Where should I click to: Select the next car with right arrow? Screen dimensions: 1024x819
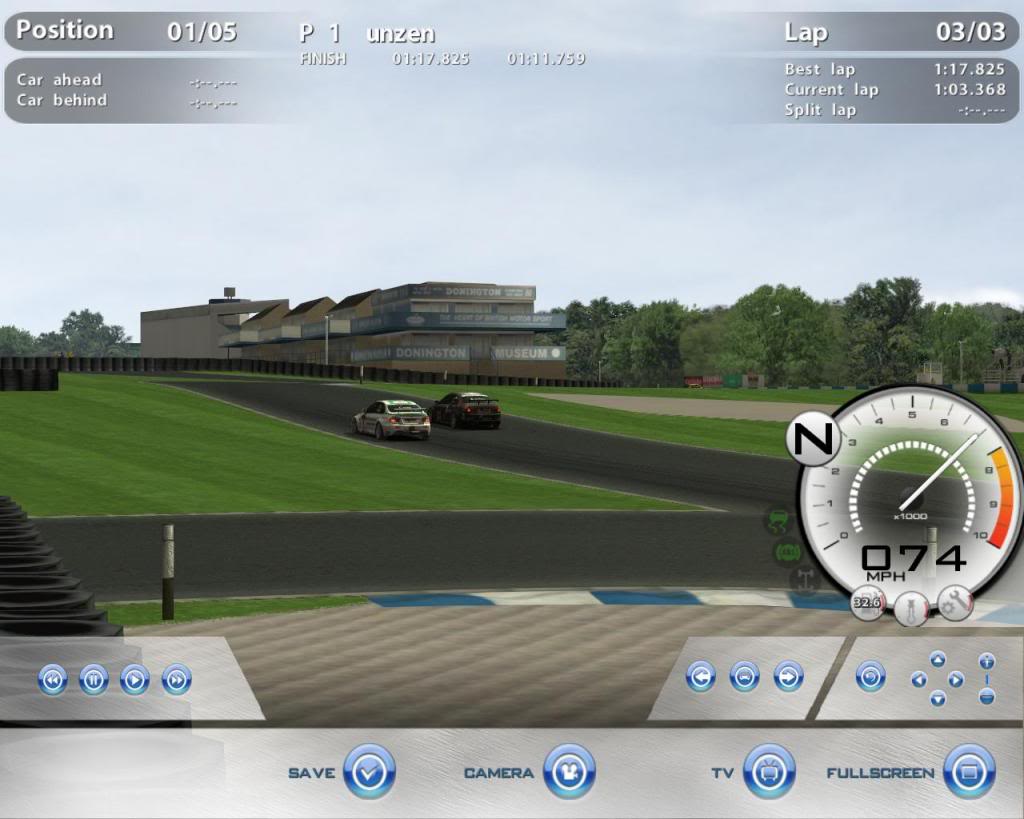pyautogui.click(x=788, y=677)
